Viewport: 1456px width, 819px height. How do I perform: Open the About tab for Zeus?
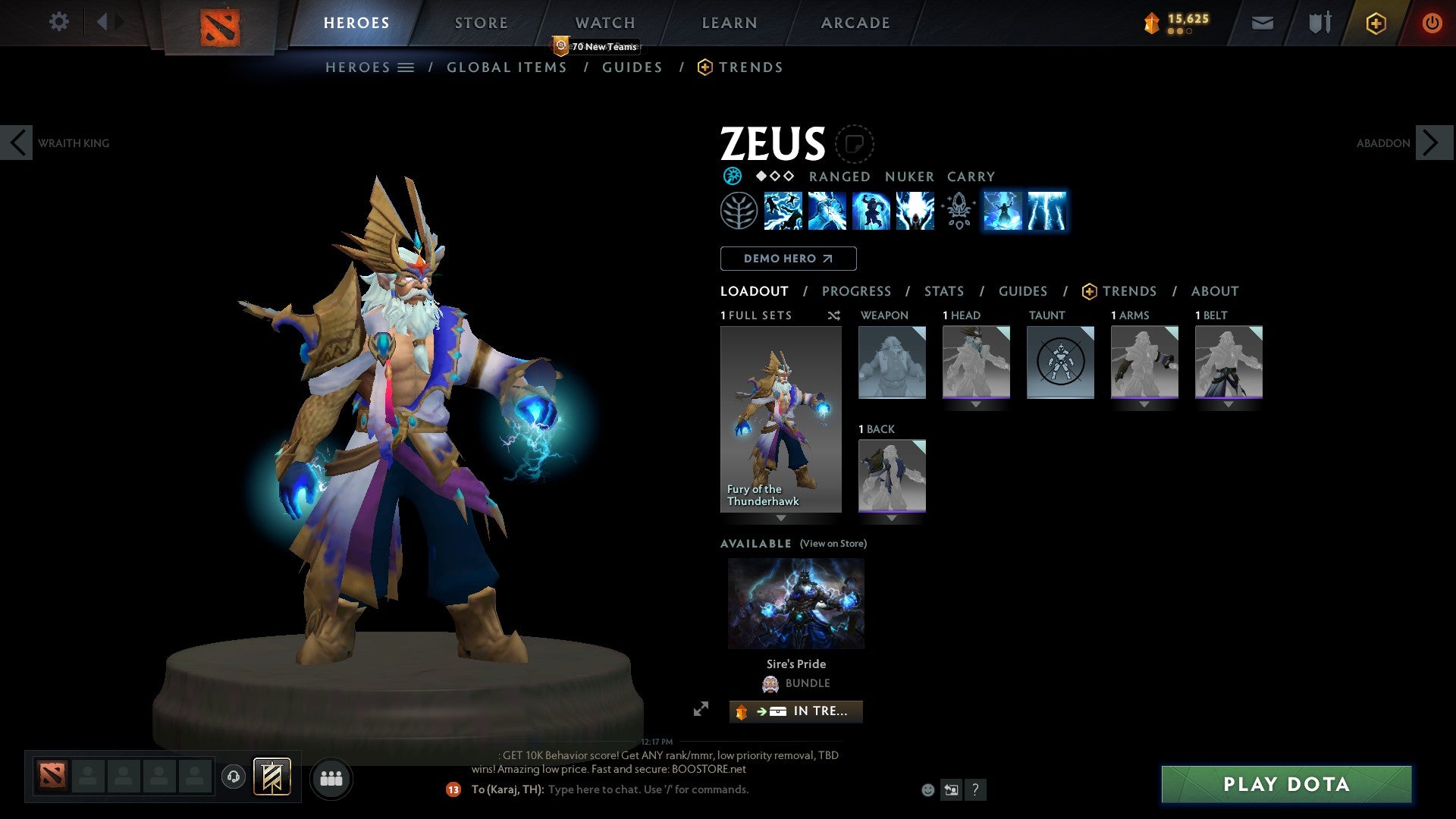pyautogui.click(x=1215, y=291)
